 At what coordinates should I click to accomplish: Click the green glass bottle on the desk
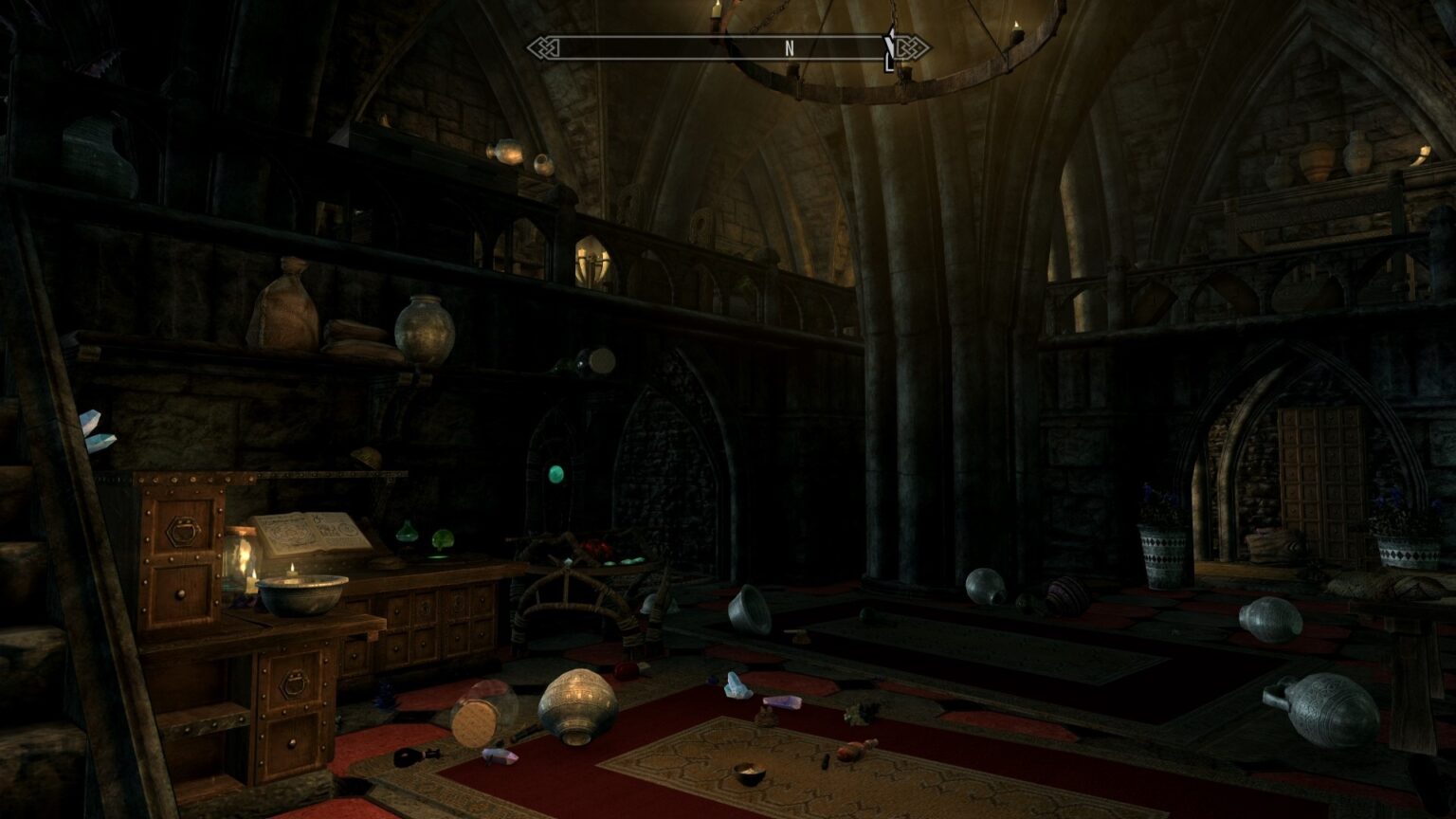[406, 532]
